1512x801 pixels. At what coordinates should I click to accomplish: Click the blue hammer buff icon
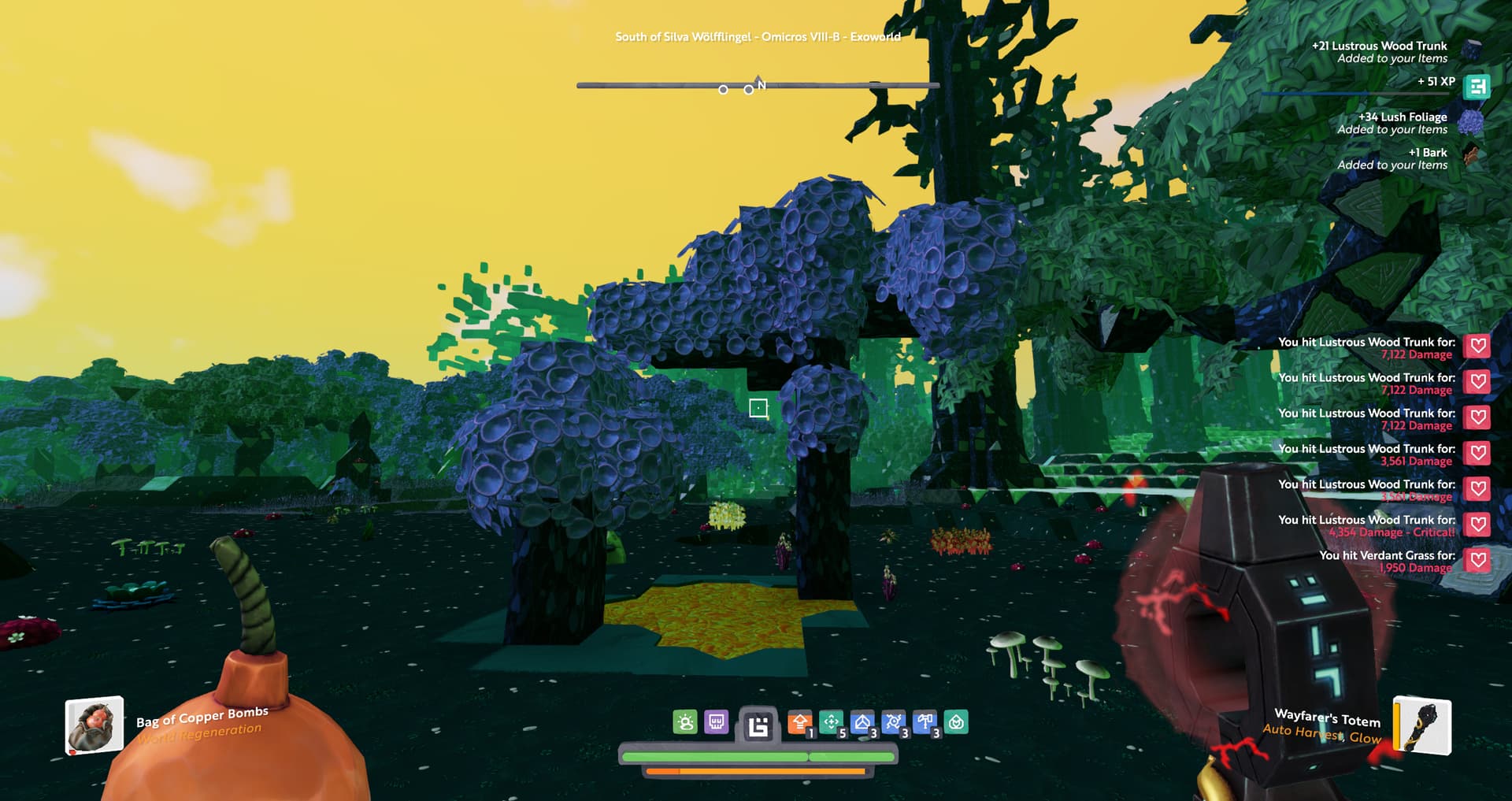(x=925, y=722)
